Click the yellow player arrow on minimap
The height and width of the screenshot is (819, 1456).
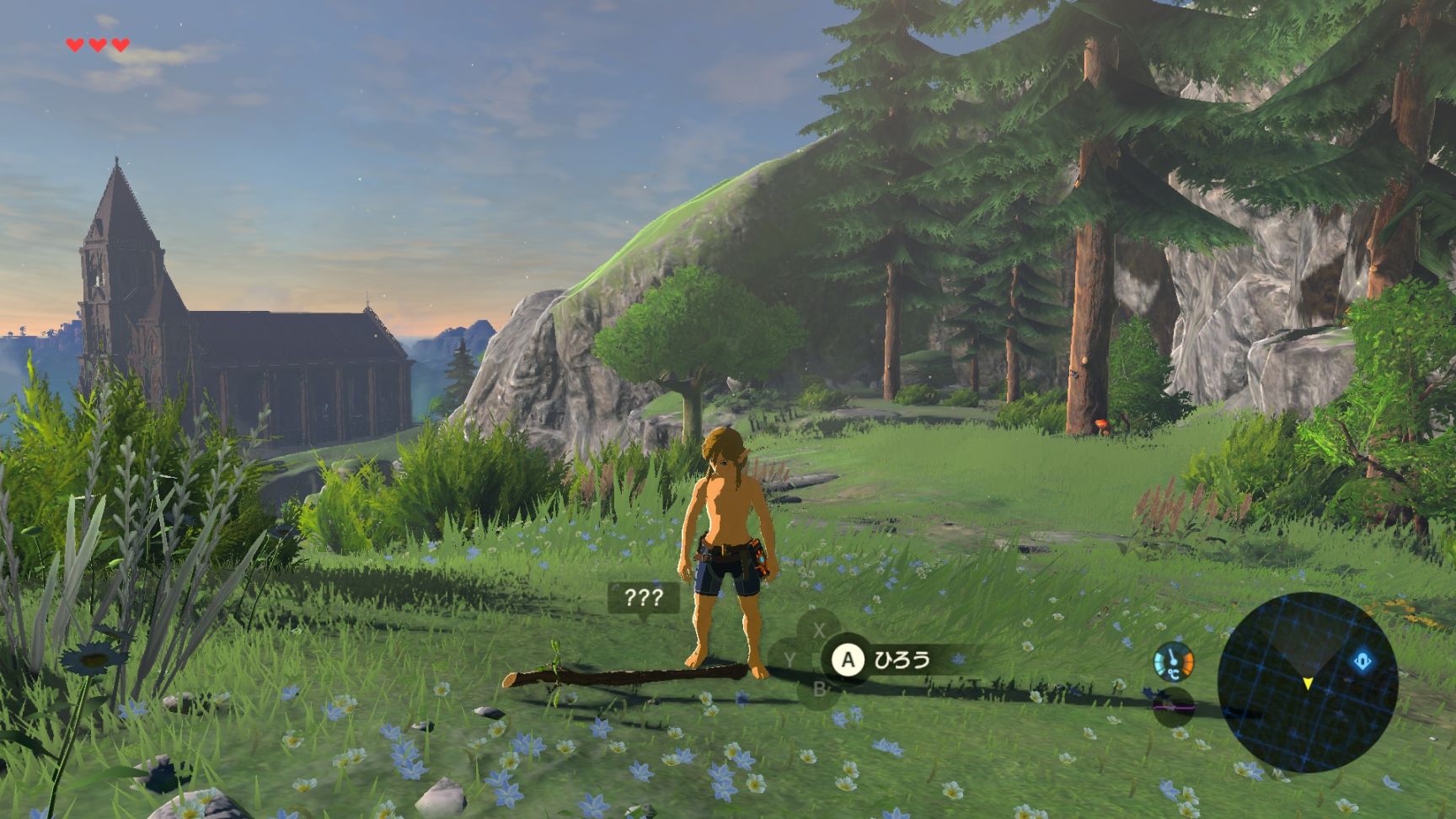point(1308,682)
